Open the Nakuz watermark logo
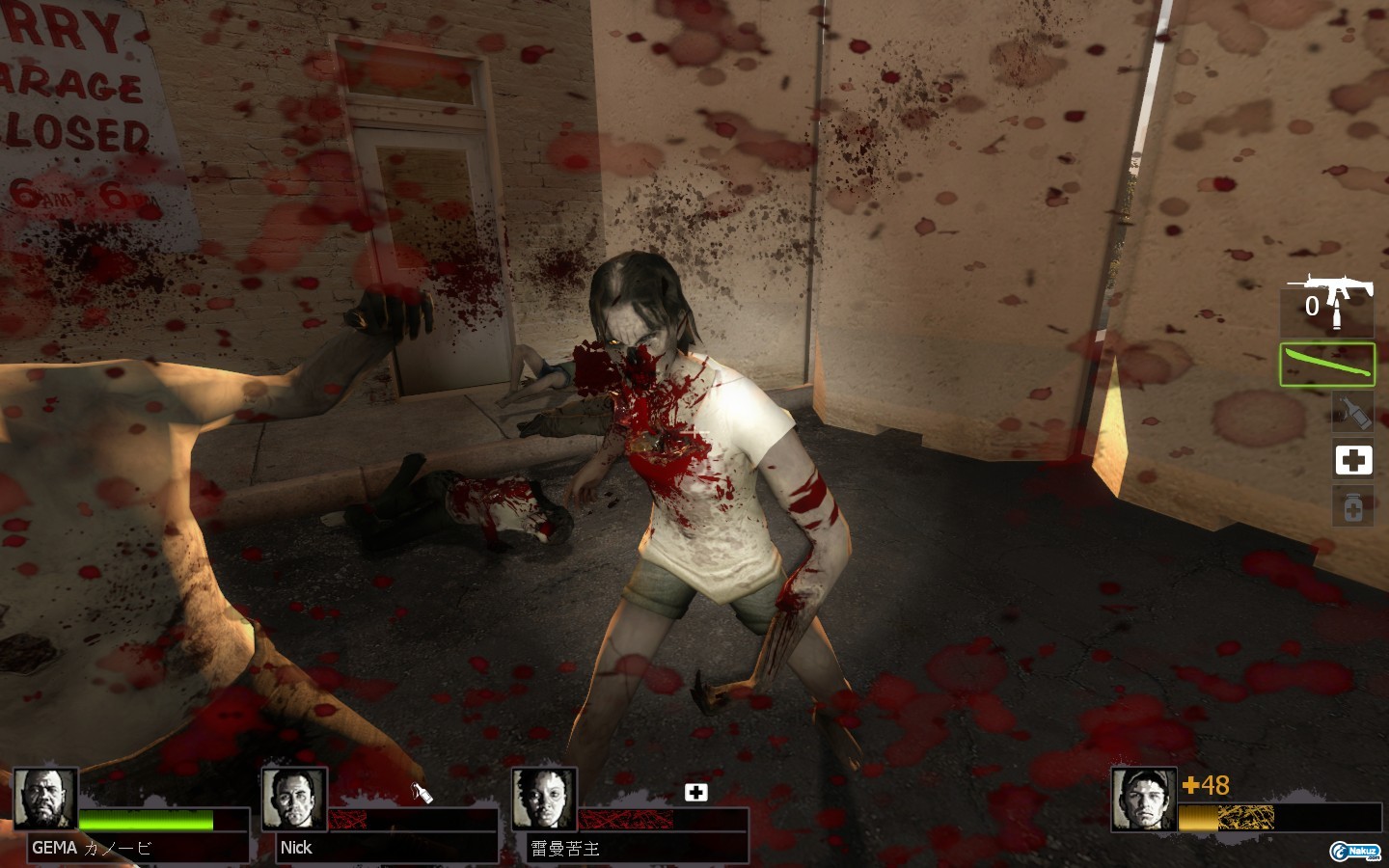This screenshot has width=1389, height=868. click(1355, 851)
